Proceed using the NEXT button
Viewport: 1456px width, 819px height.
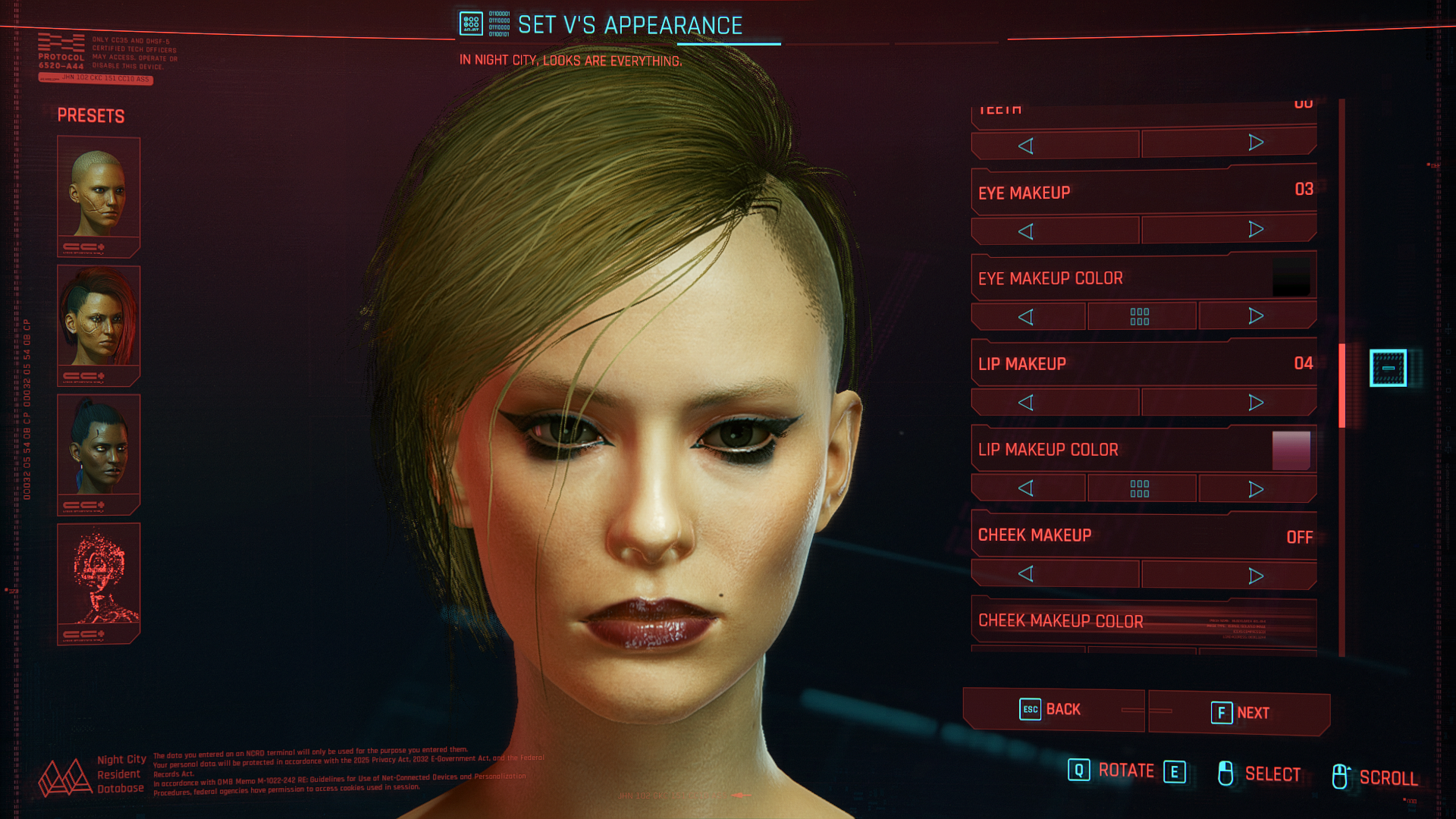[x=1239, y=713]
